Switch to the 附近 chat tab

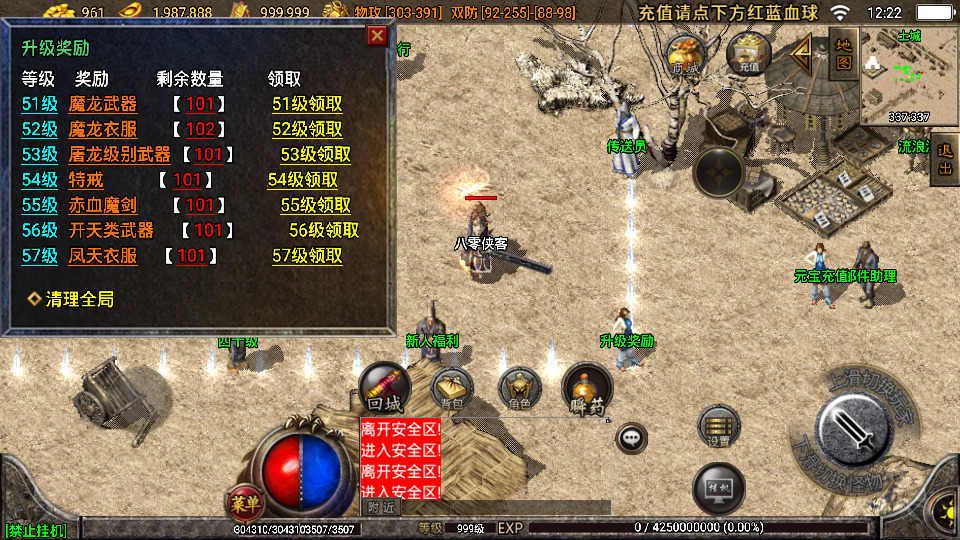381,508
